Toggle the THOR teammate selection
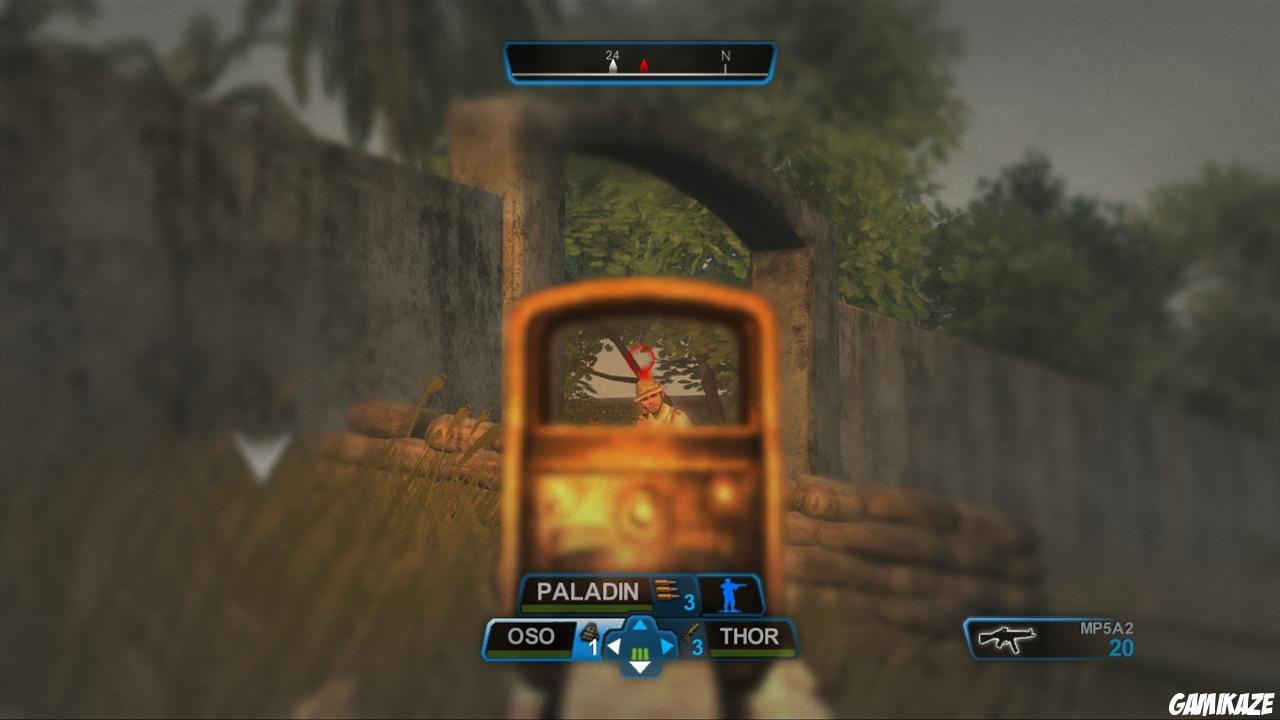1280x720 pixels. click(x=749, y=636)
